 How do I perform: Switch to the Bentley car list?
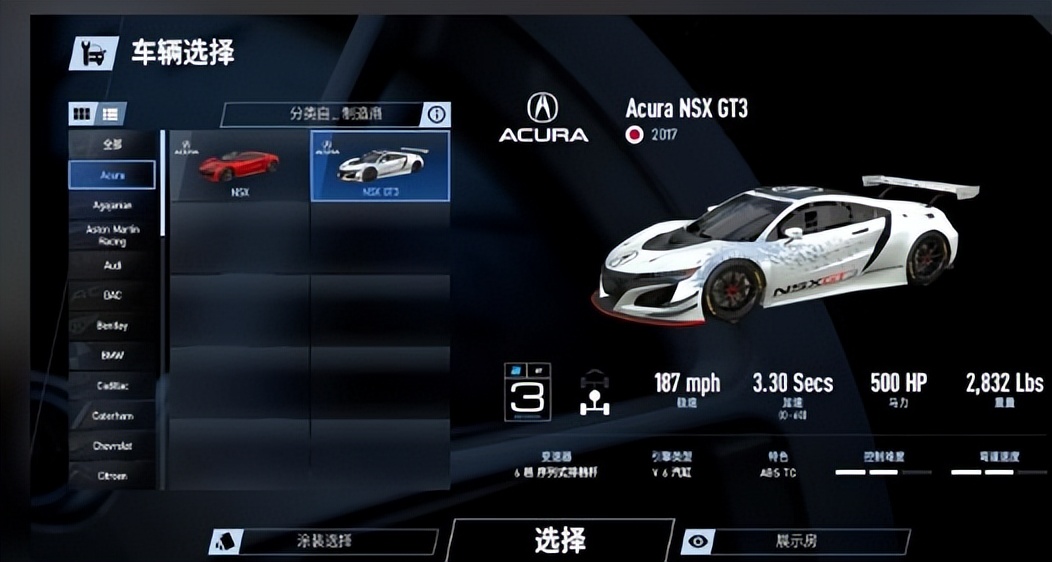point(112,326)
